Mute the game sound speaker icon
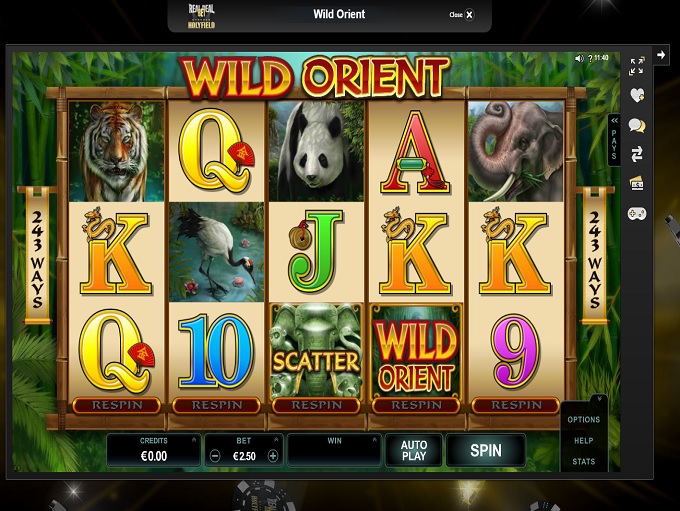Image resolution: width=680 pixels, height=511 pixels. [579, 58]
